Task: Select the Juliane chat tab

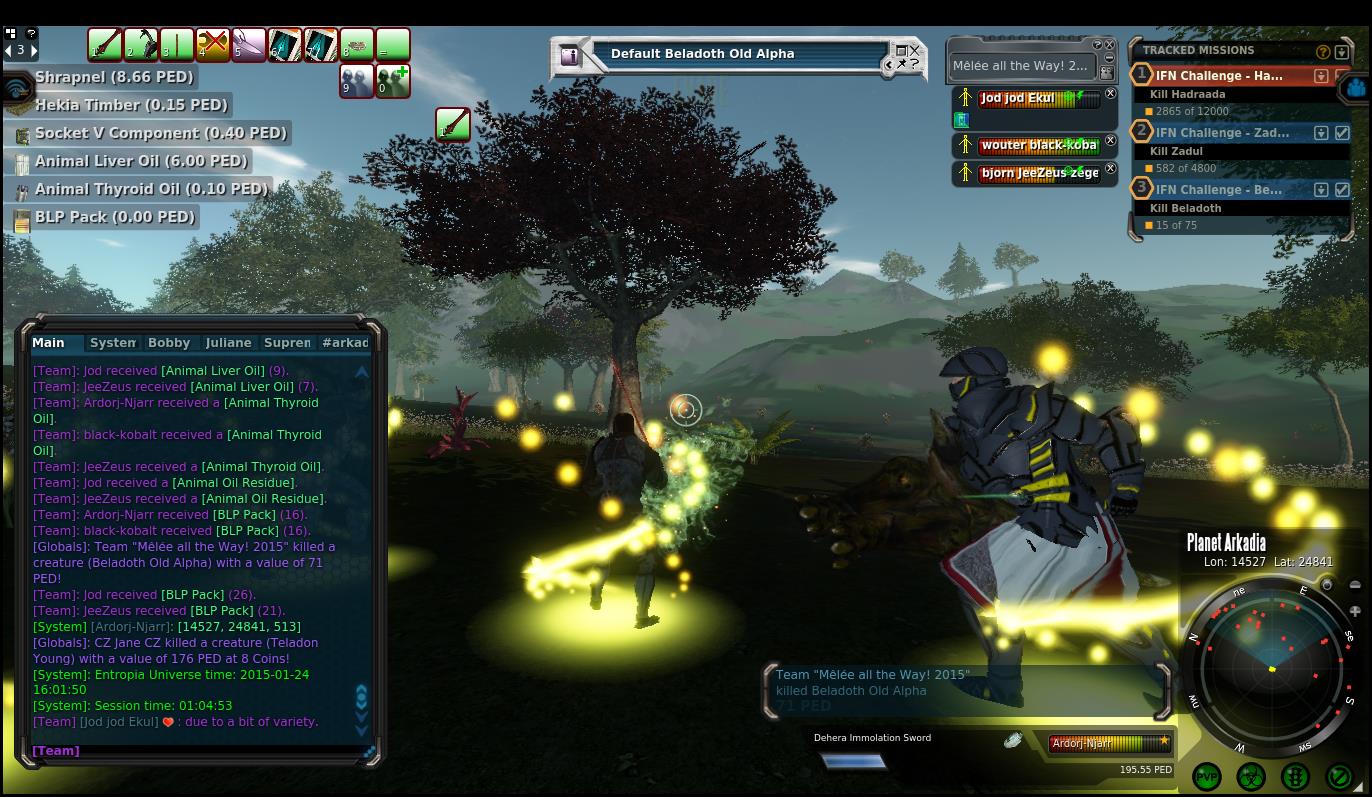Action: pos(228,342)
